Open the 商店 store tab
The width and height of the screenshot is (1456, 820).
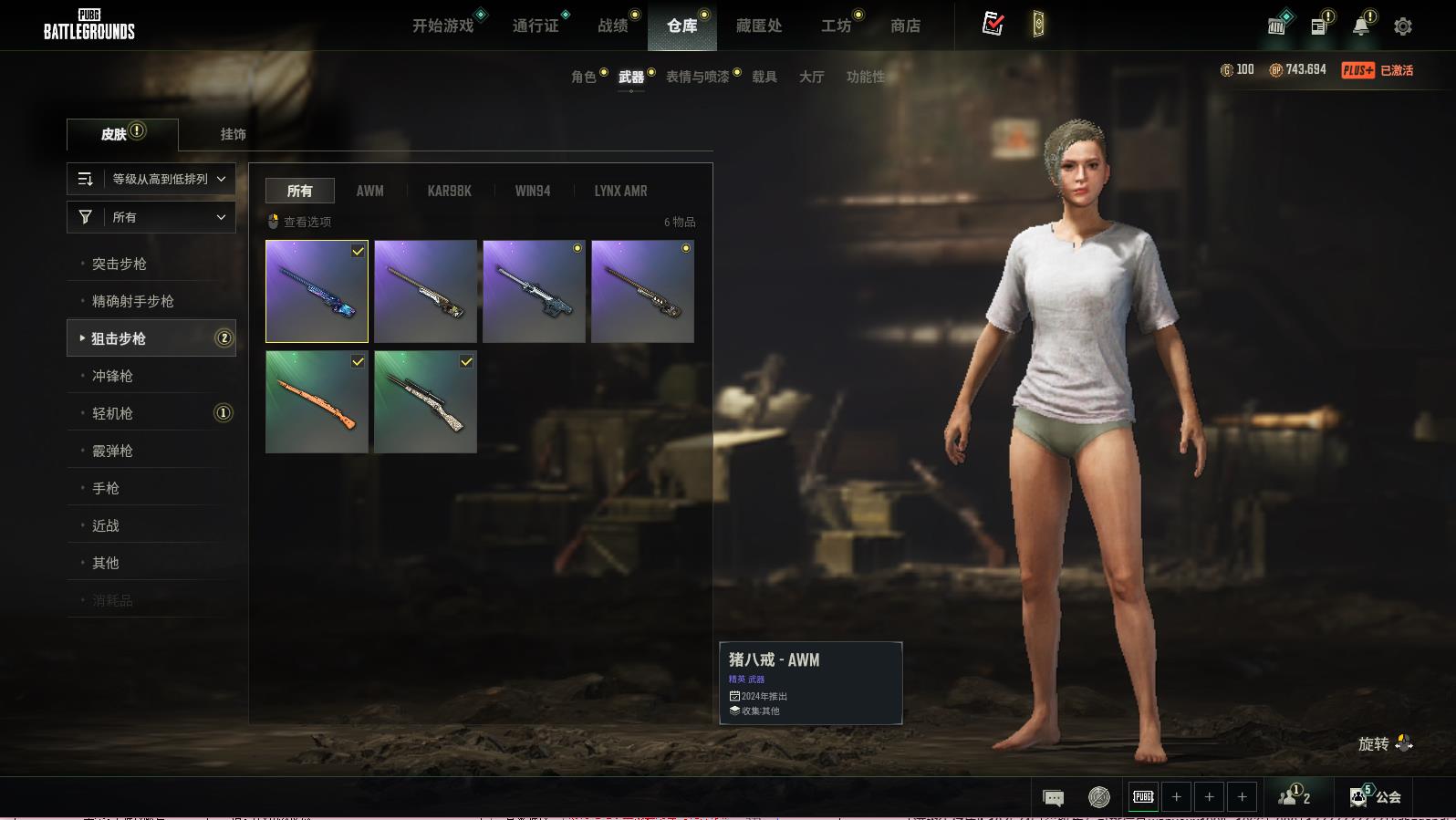[x=905, y=26]
